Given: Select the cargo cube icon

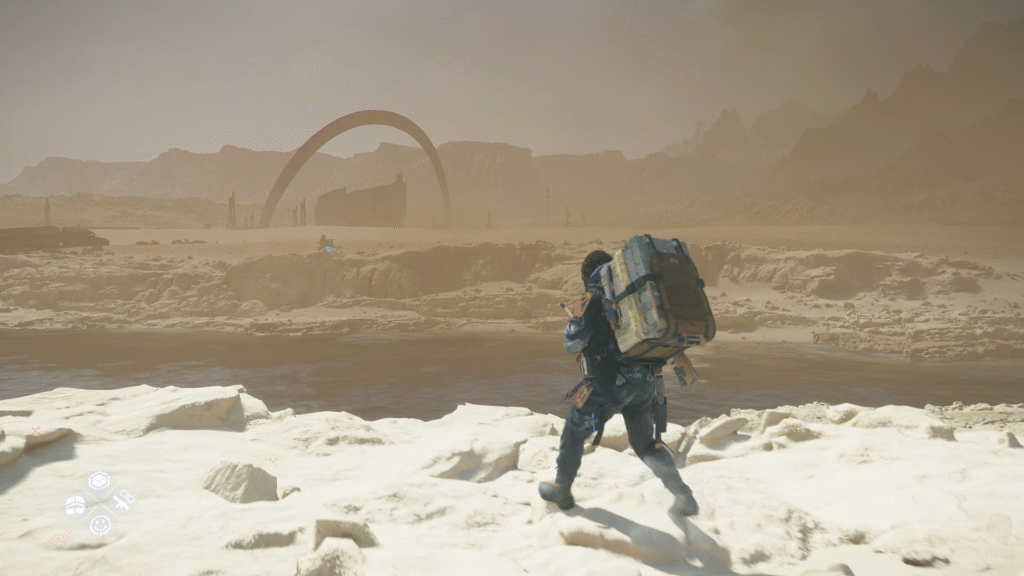Looking at the screenshot, I should (x=99, y=483).
